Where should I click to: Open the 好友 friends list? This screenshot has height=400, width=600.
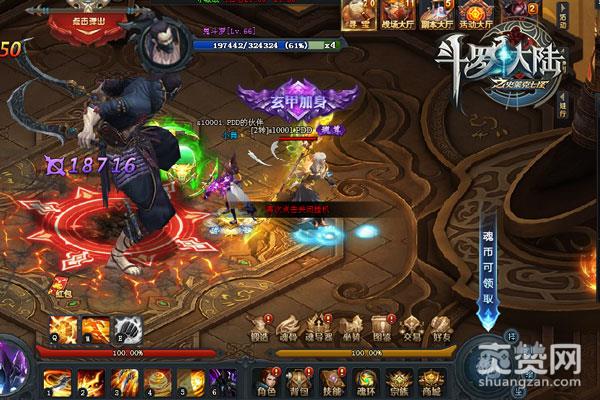(441, 328)
